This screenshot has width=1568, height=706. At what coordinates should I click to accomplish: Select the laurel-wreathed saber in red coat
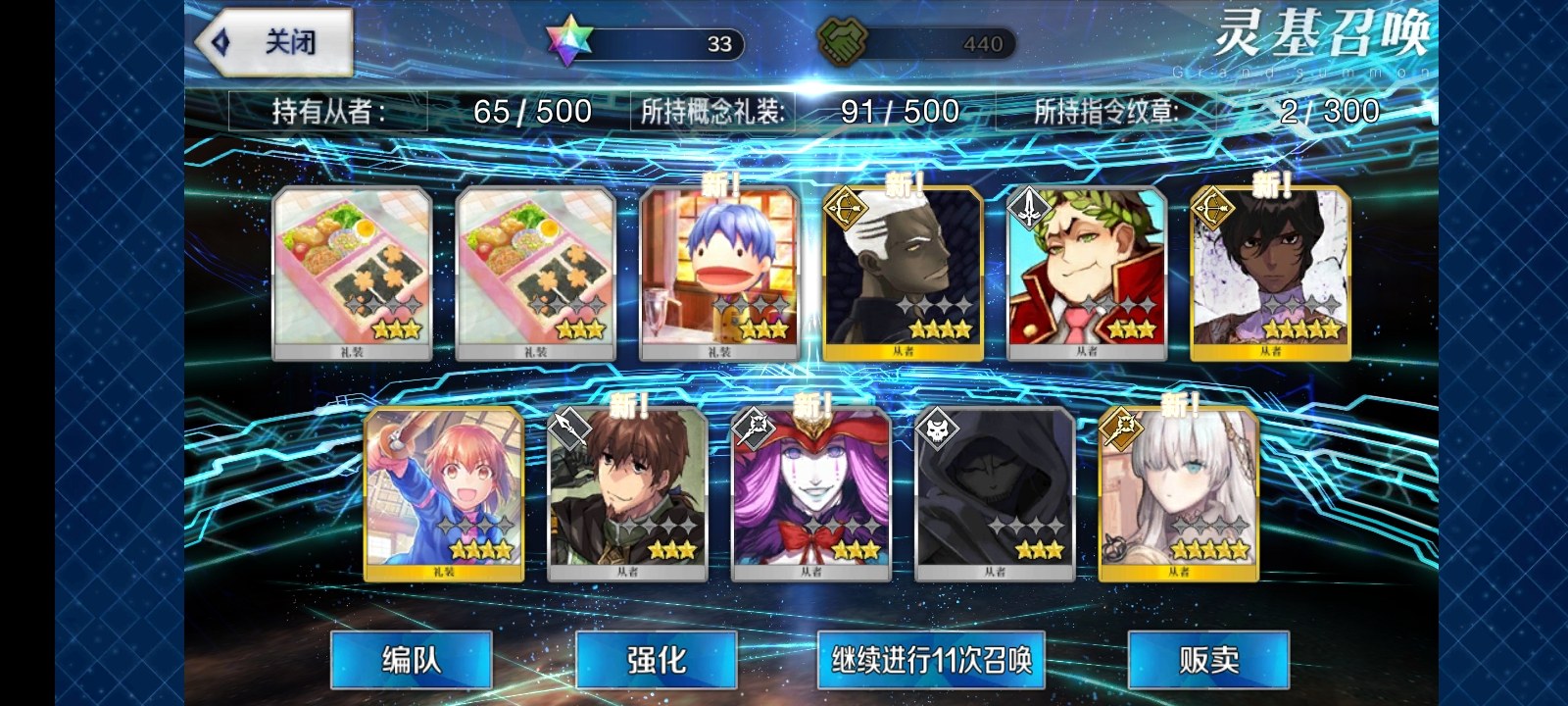tap(1087, 274)
